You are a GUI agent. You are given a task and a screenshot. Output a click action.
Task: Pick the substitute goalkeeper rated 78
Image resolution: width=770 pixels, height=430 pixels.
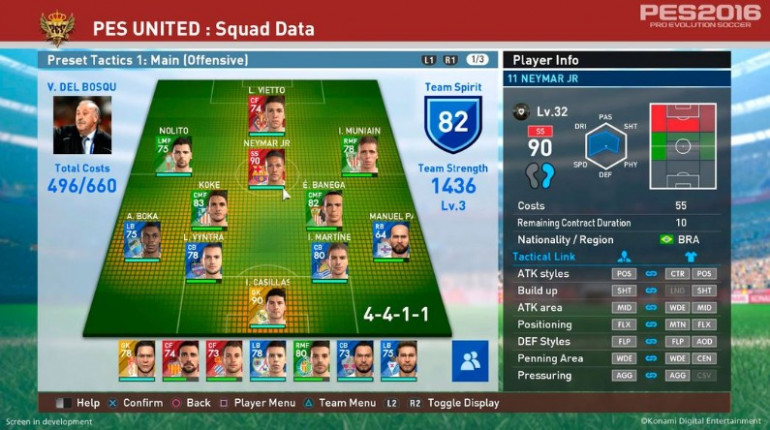point(137,360)
